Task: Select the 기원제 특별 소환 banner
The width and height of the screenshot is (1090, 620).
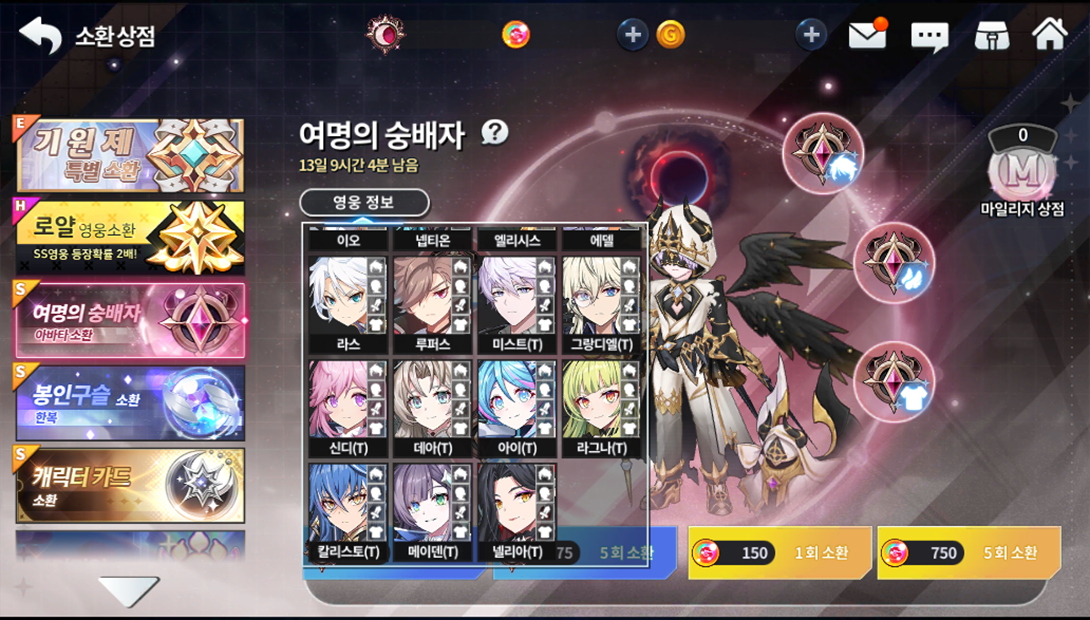Action: 129,155
